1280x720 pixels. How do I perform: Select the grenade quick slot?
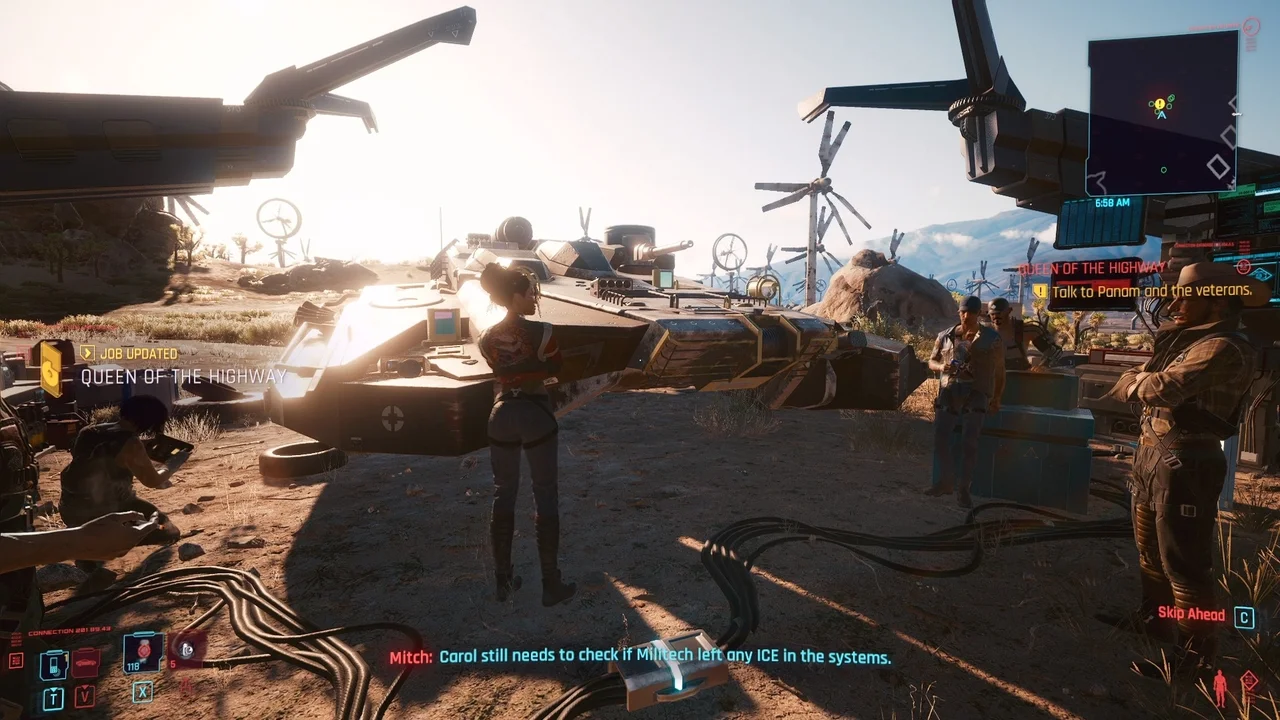pos(186,650)
